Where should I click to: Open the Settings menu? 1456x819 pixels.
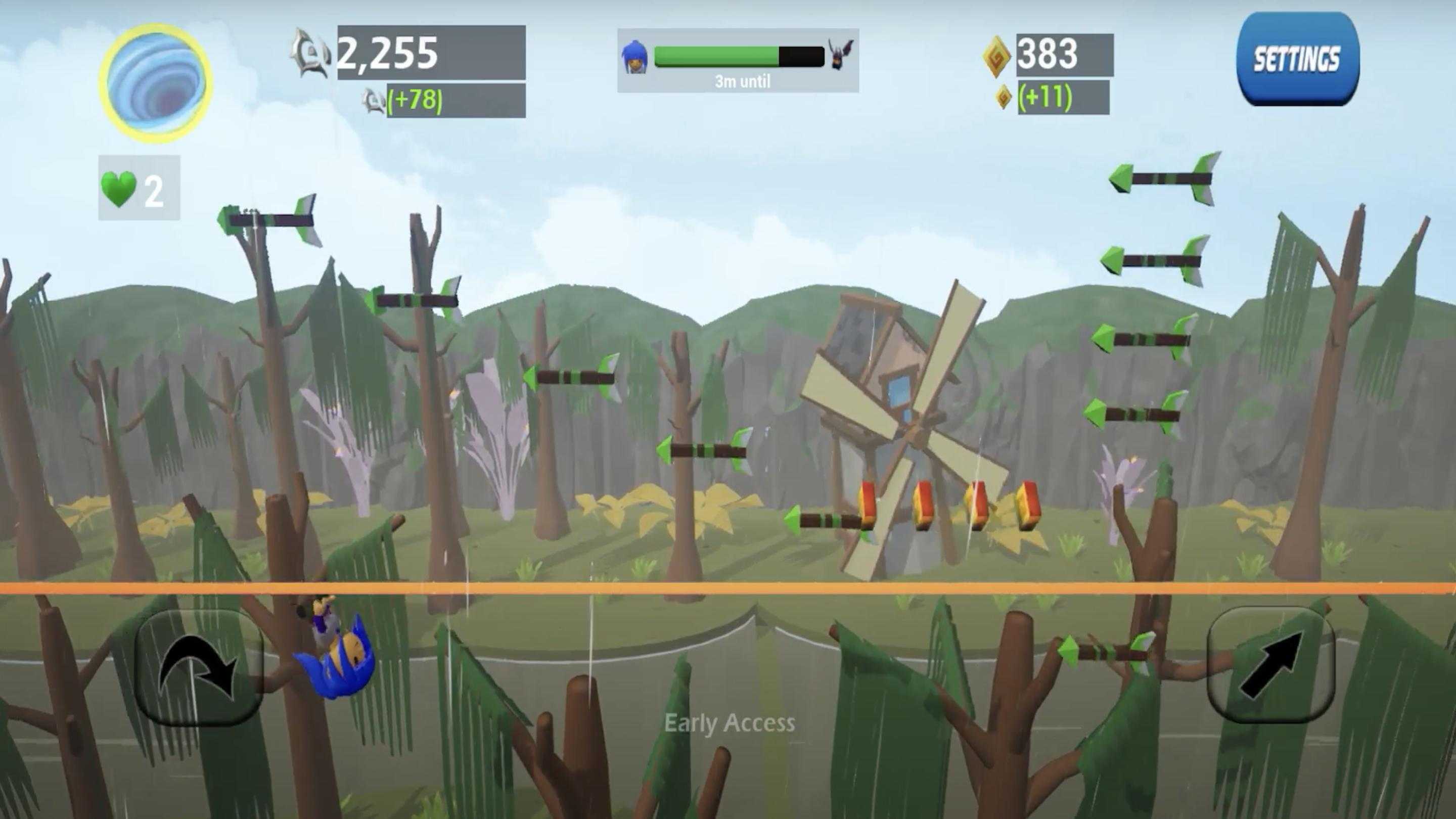point(1297,59)
